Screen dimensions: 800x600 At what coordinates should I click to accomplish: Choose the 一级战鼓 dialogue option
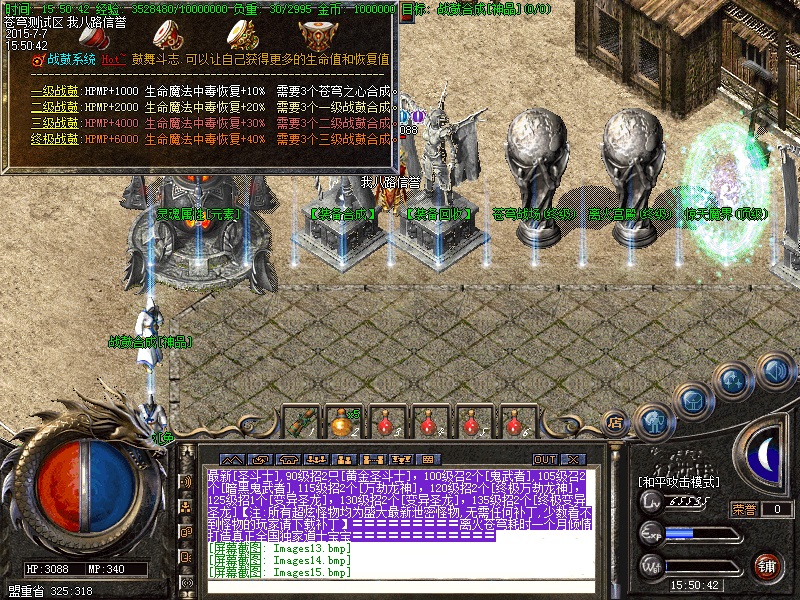click(55, 92)
